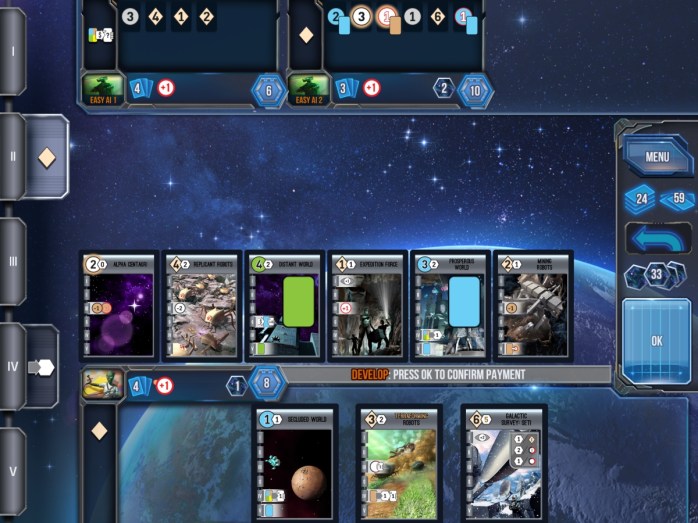Open the phase III tab

pyautogui.click(x=13, y=261)
